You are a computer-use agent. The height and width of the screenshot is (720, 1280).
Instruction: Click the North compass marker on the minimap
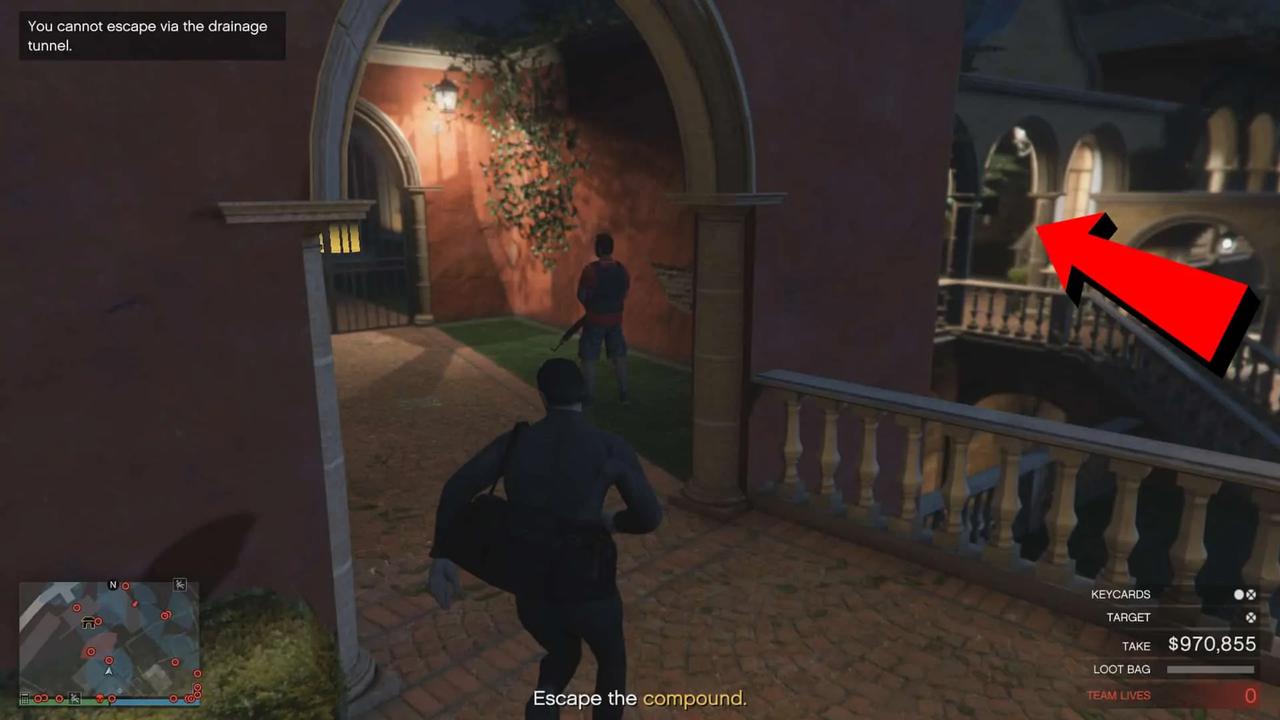coord(112,585)
